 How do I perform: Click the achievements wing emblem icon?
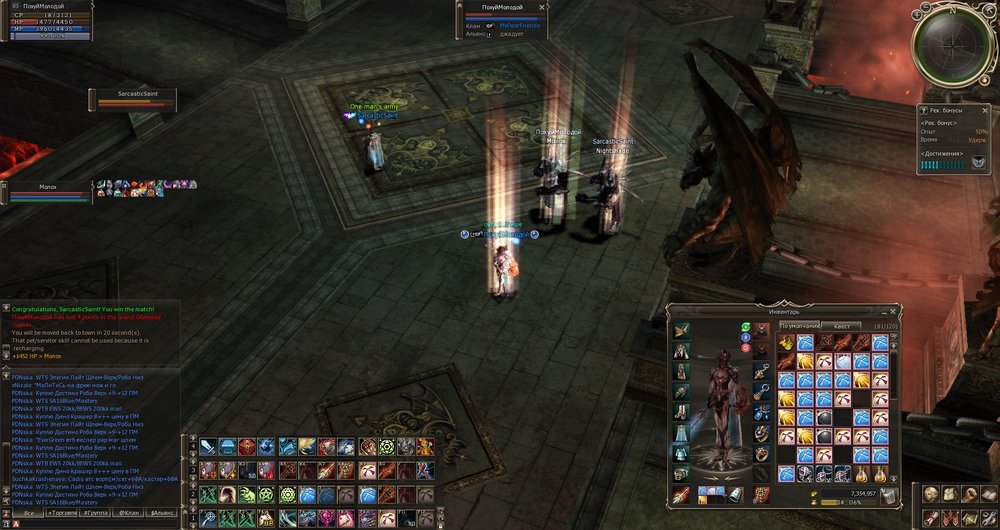[978, 165]
